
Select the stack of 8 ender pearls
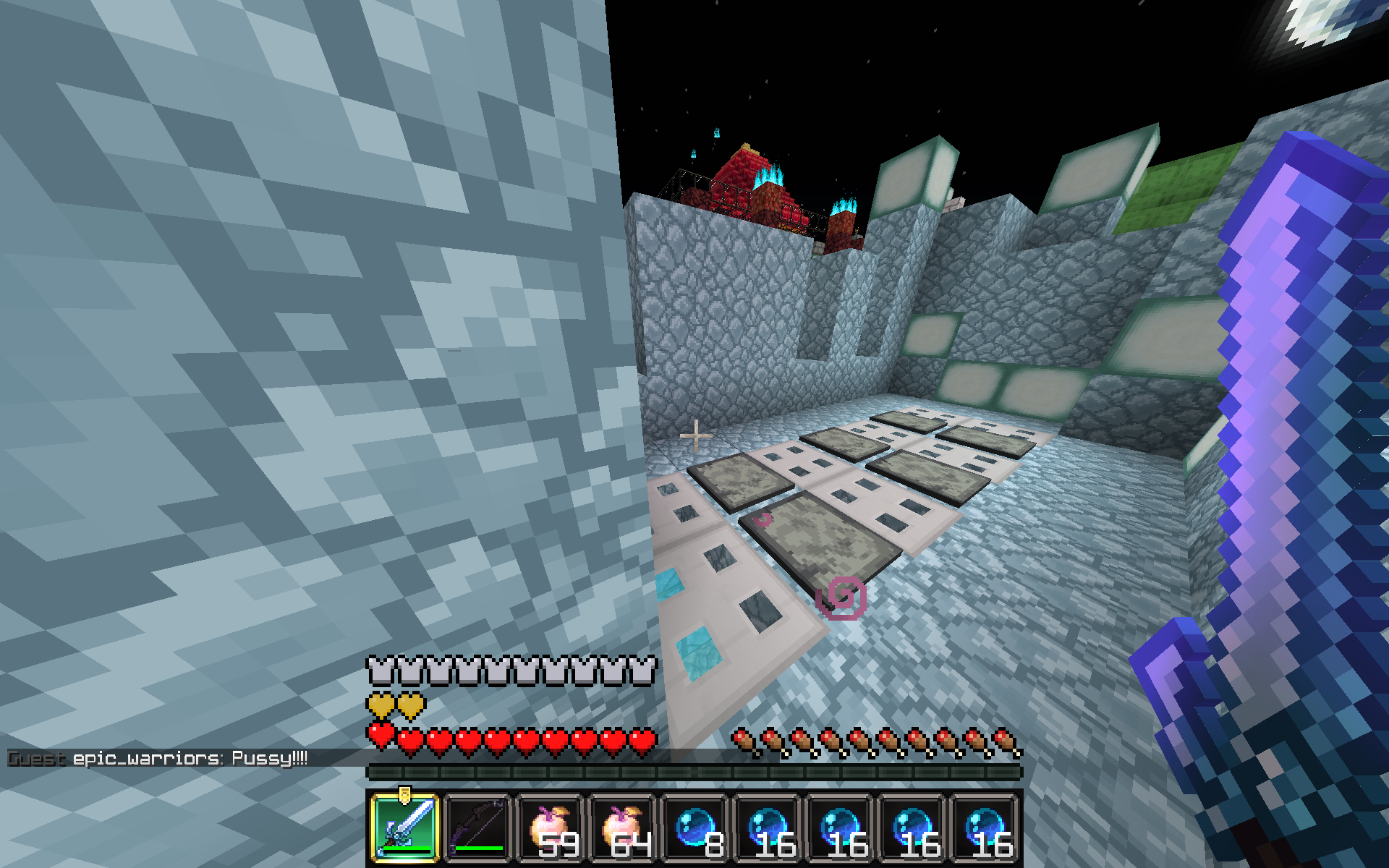(694, 828)
